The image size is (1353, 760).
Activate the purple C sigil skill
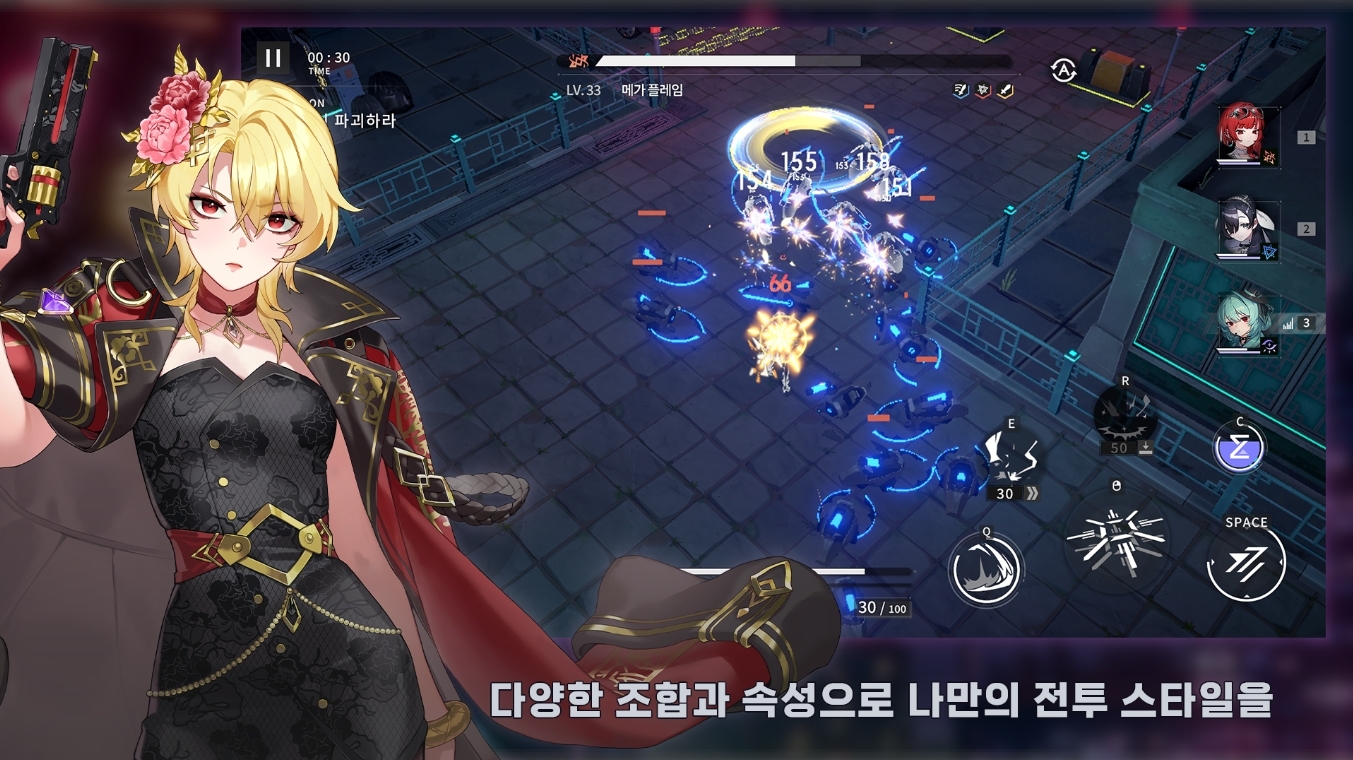(1239, 446)
